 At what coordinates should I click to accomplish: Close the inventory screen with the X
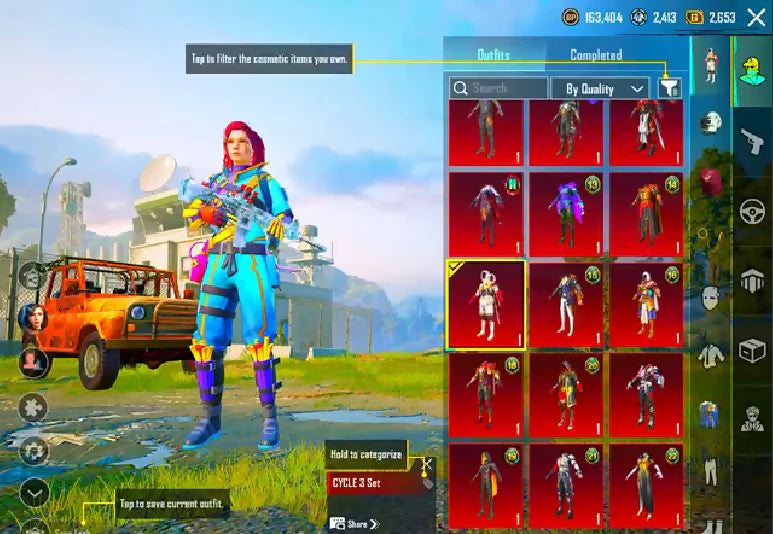[x=756, y=17]
